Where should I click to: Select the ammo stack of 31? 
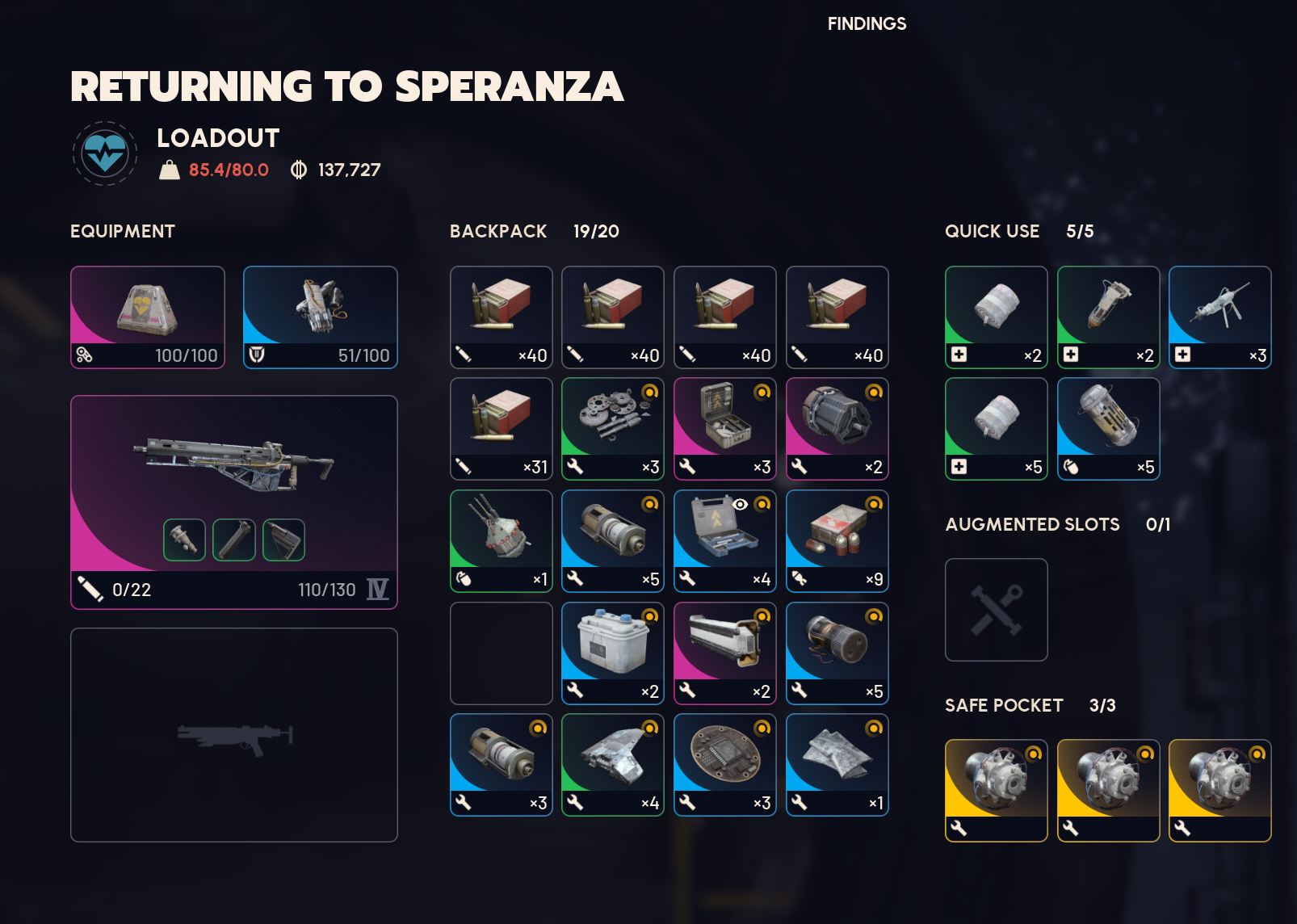click(x=502, y=429)
